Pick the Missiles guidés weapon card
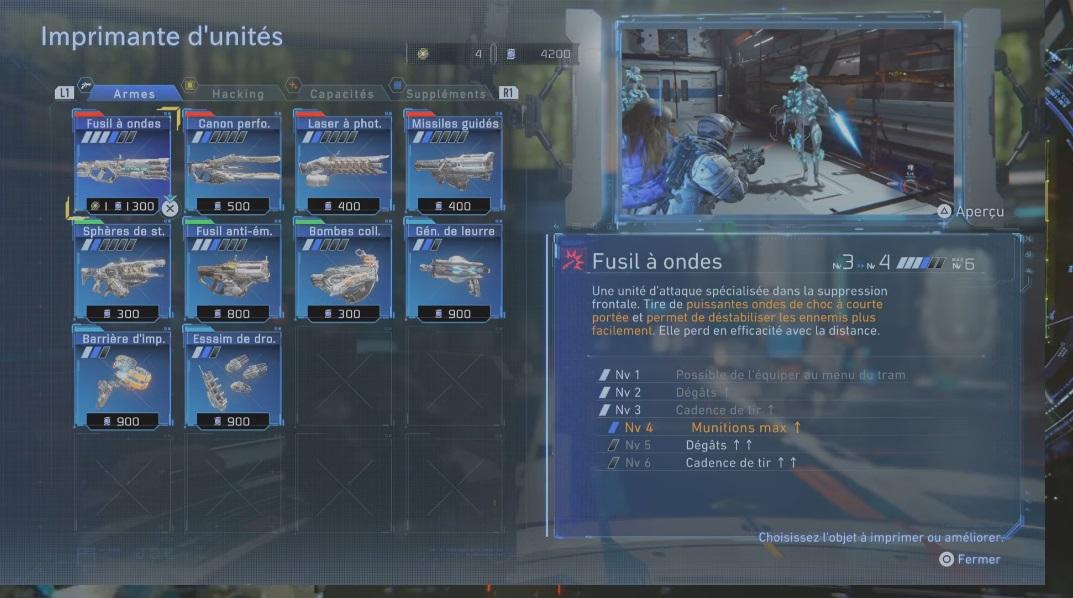 454,163
